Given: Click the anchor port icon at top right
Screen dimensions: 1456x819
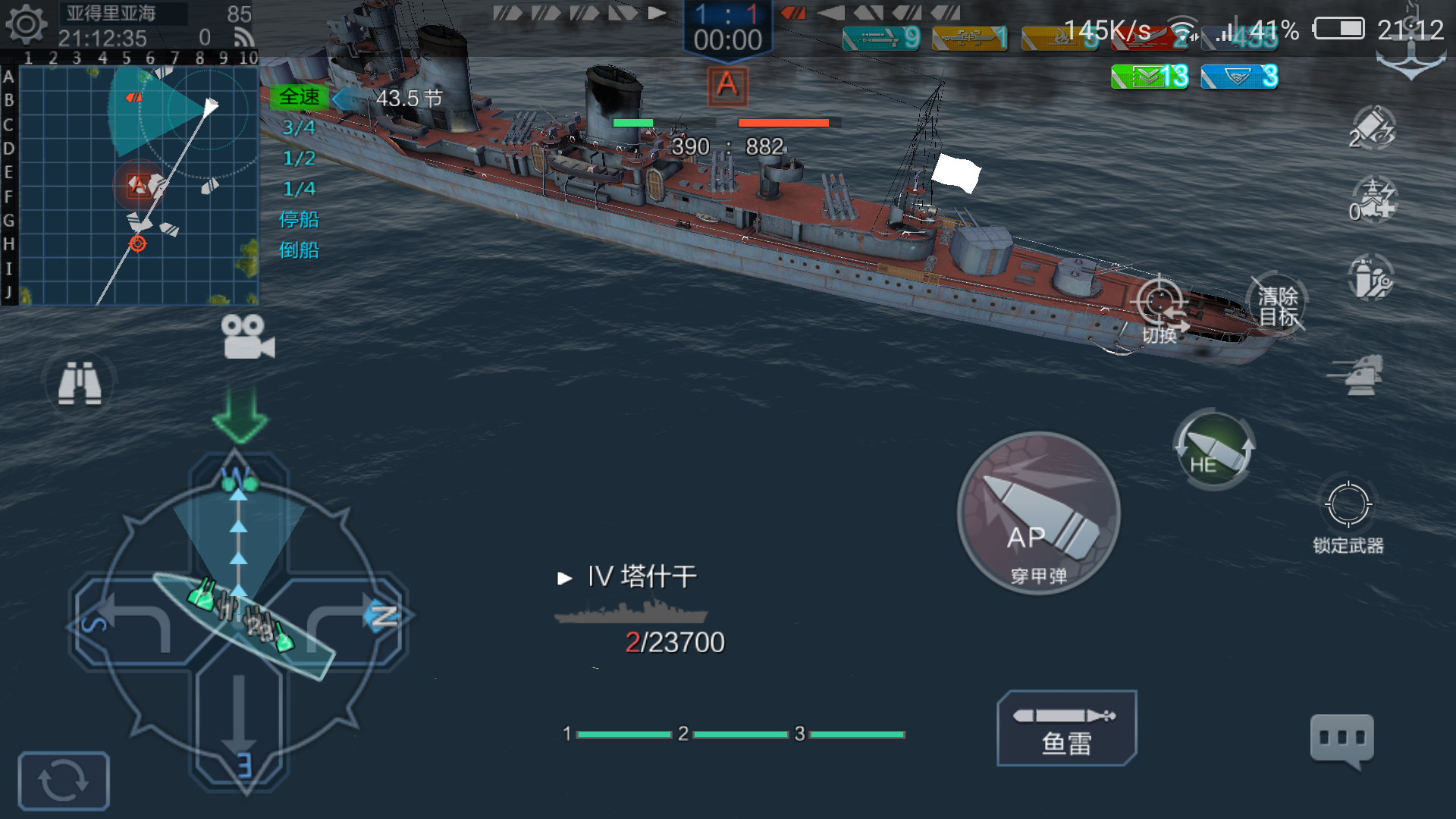Looking at the screenshot, I should coord(1410,57).
